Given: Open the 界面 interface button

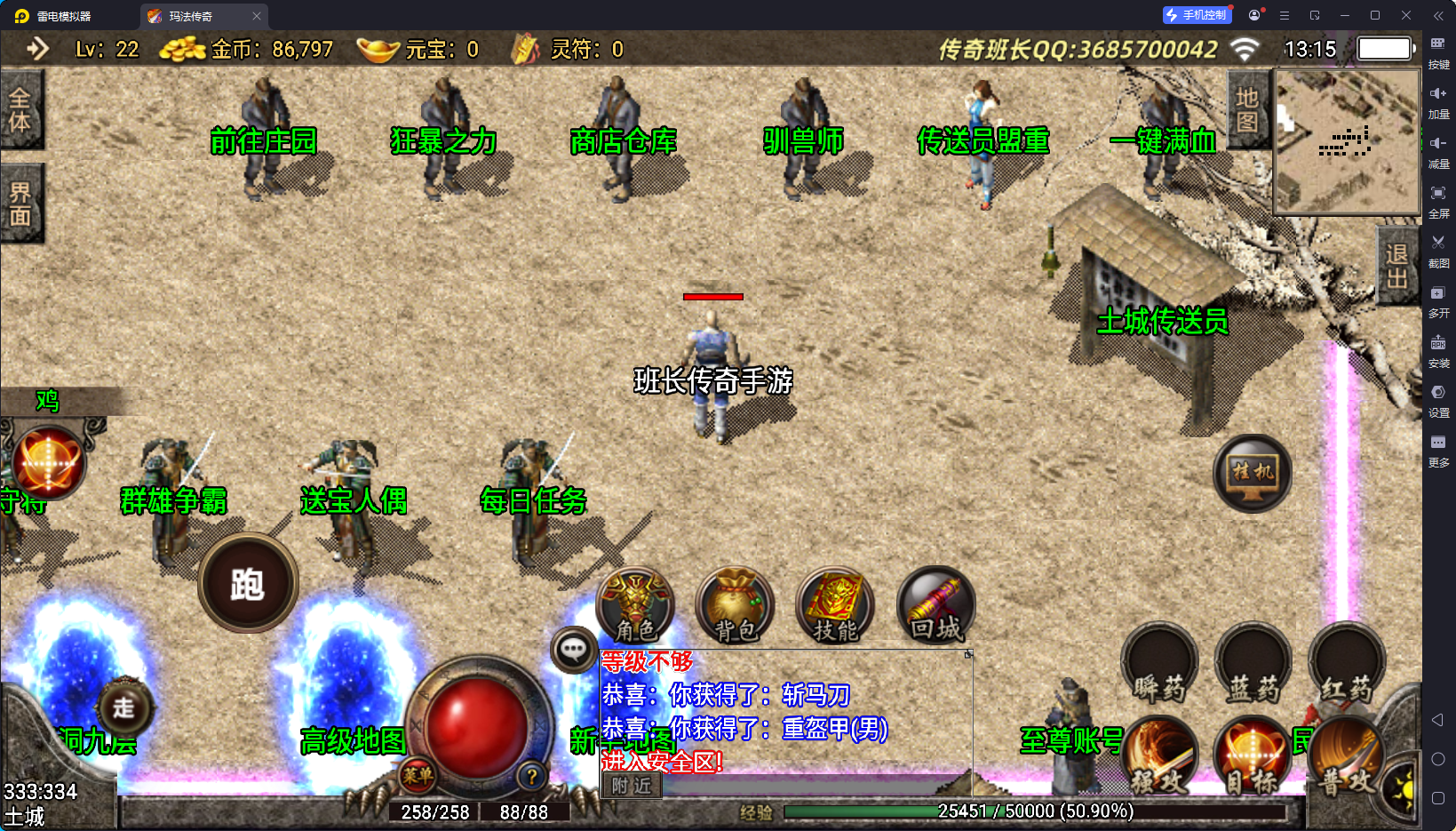Looking at the screenshot, I should pos(20,204).
